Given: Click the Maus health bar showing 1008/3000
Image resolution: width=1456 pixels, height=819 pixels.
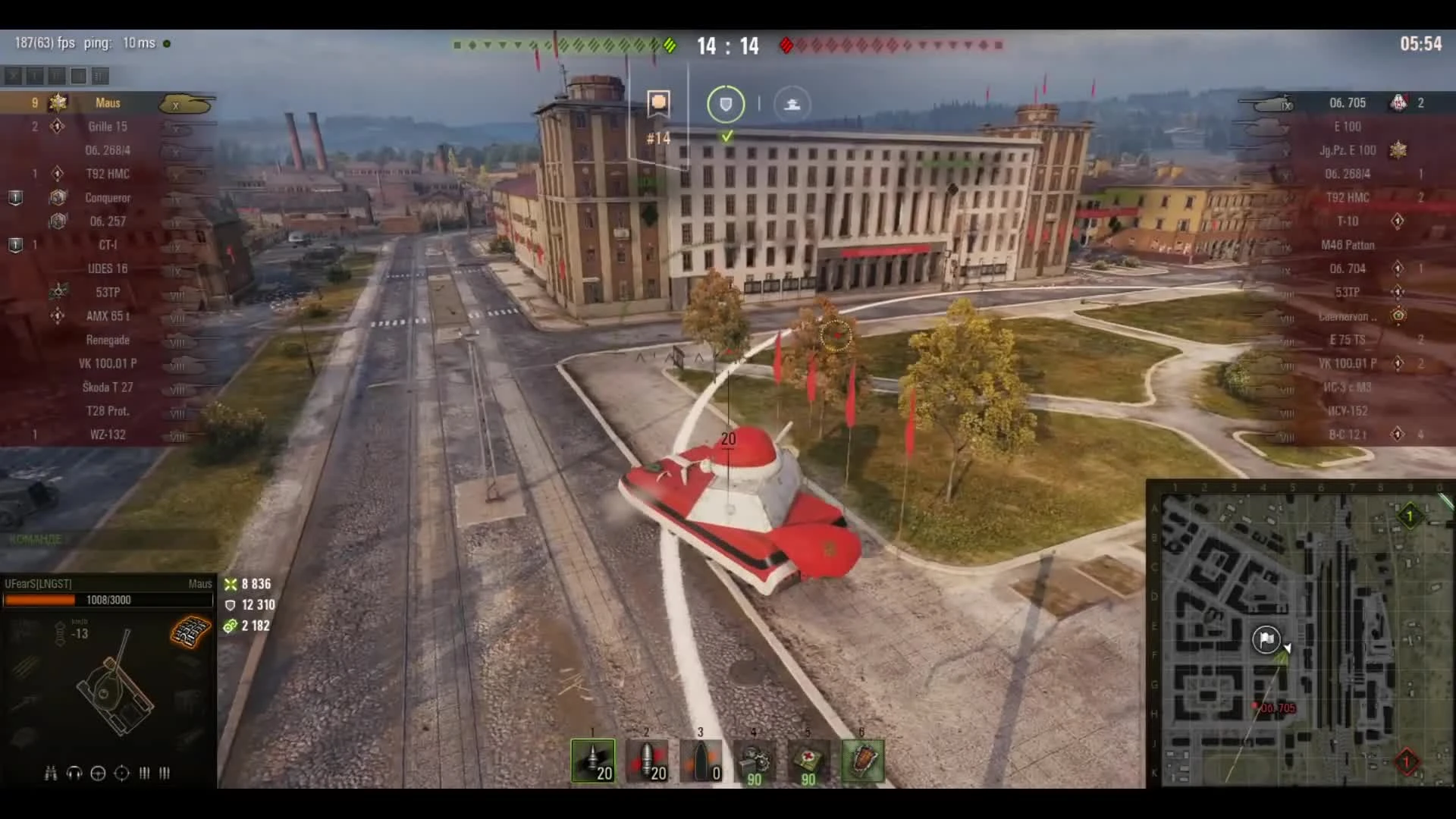Looking at the screenshot, I should [108, 600].
